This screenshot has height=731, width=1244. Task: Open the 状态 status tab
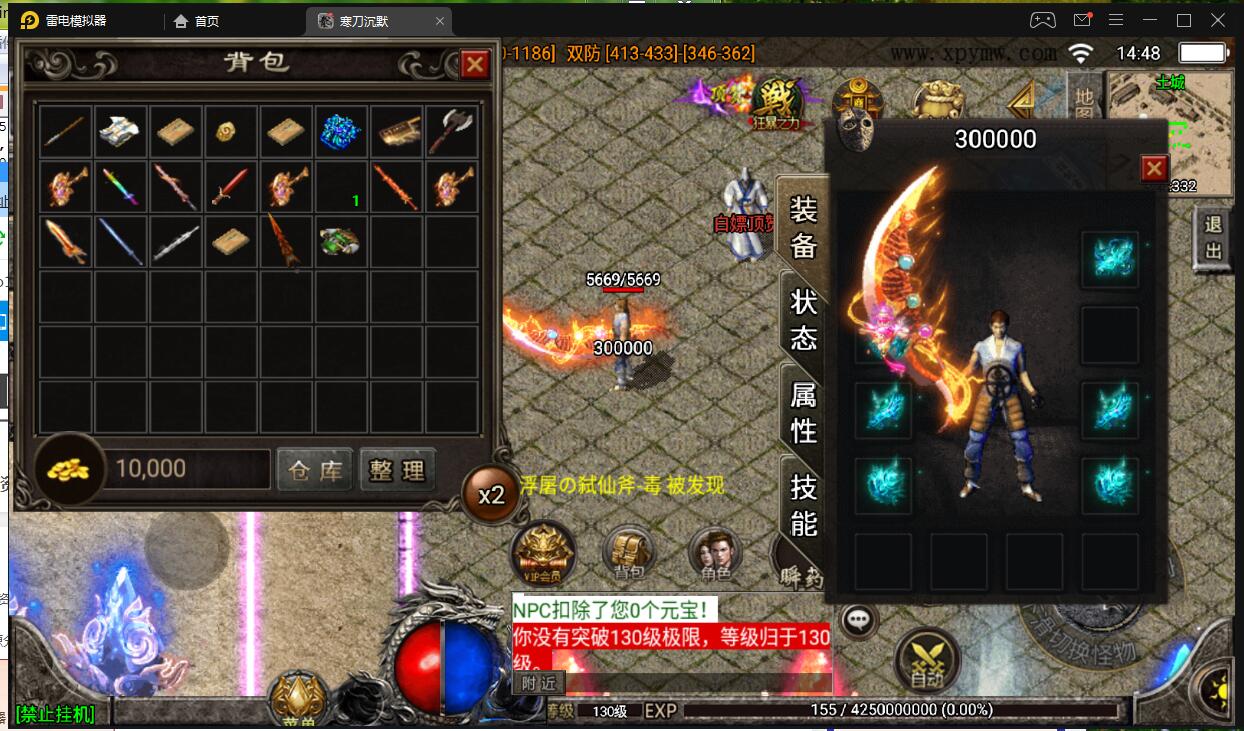pos(804,320)
